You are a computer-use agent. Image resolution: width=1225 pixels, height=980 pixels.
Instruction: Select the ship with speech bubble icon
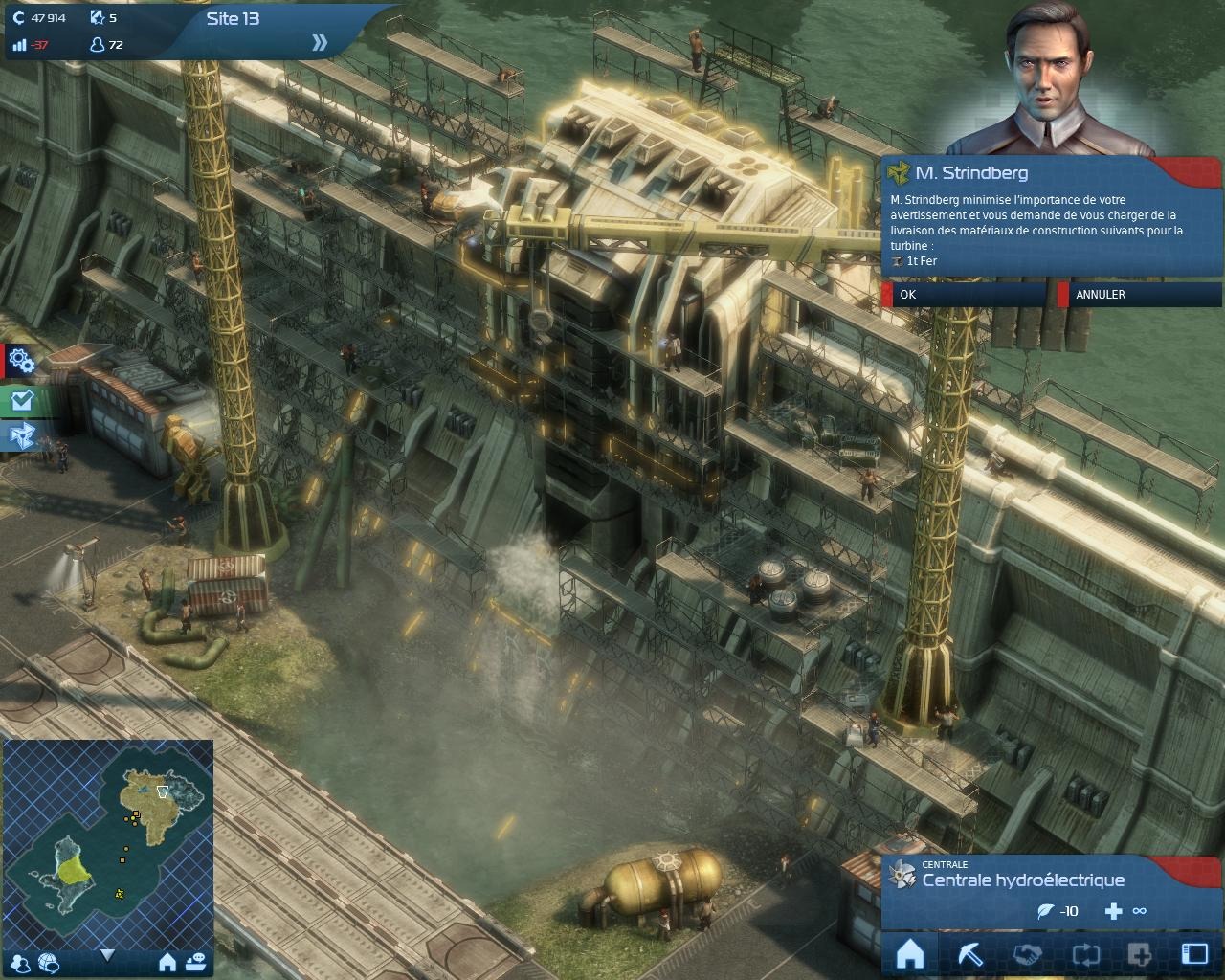[195, 962]
